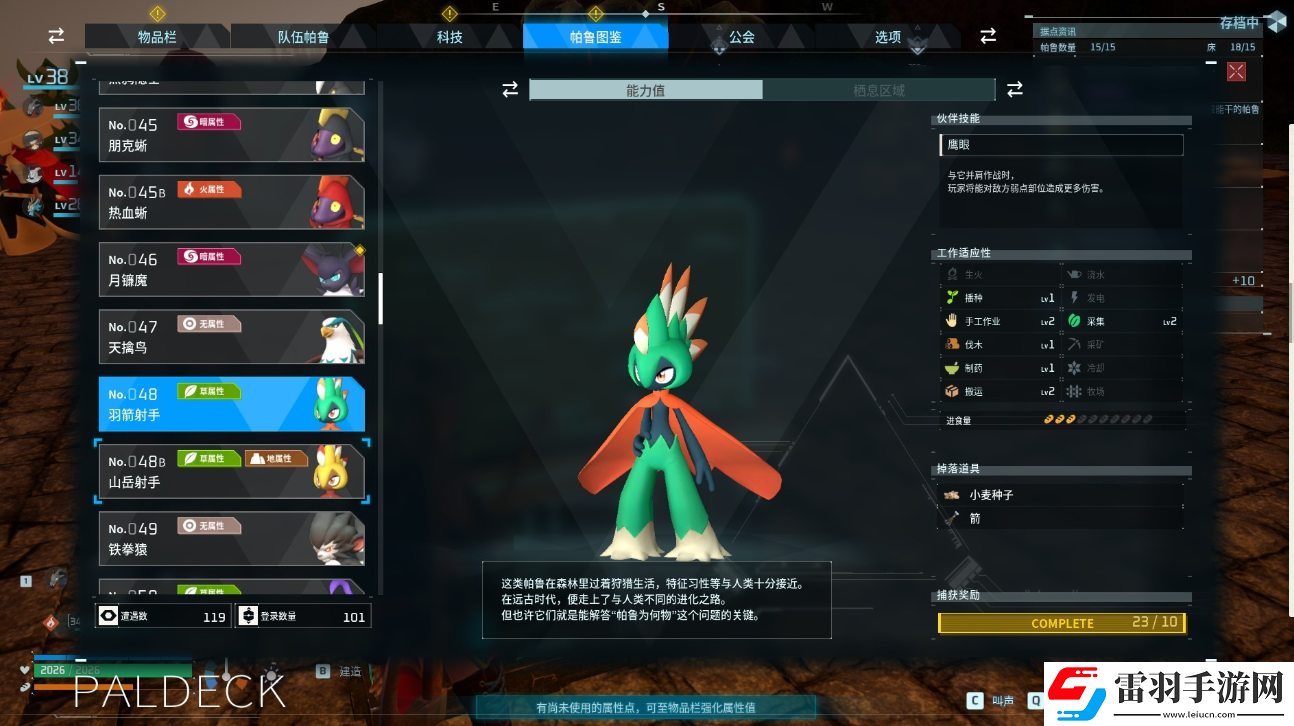
Task: Select the 插种 planting work suitability icon
Action: (x=952, y=297)
